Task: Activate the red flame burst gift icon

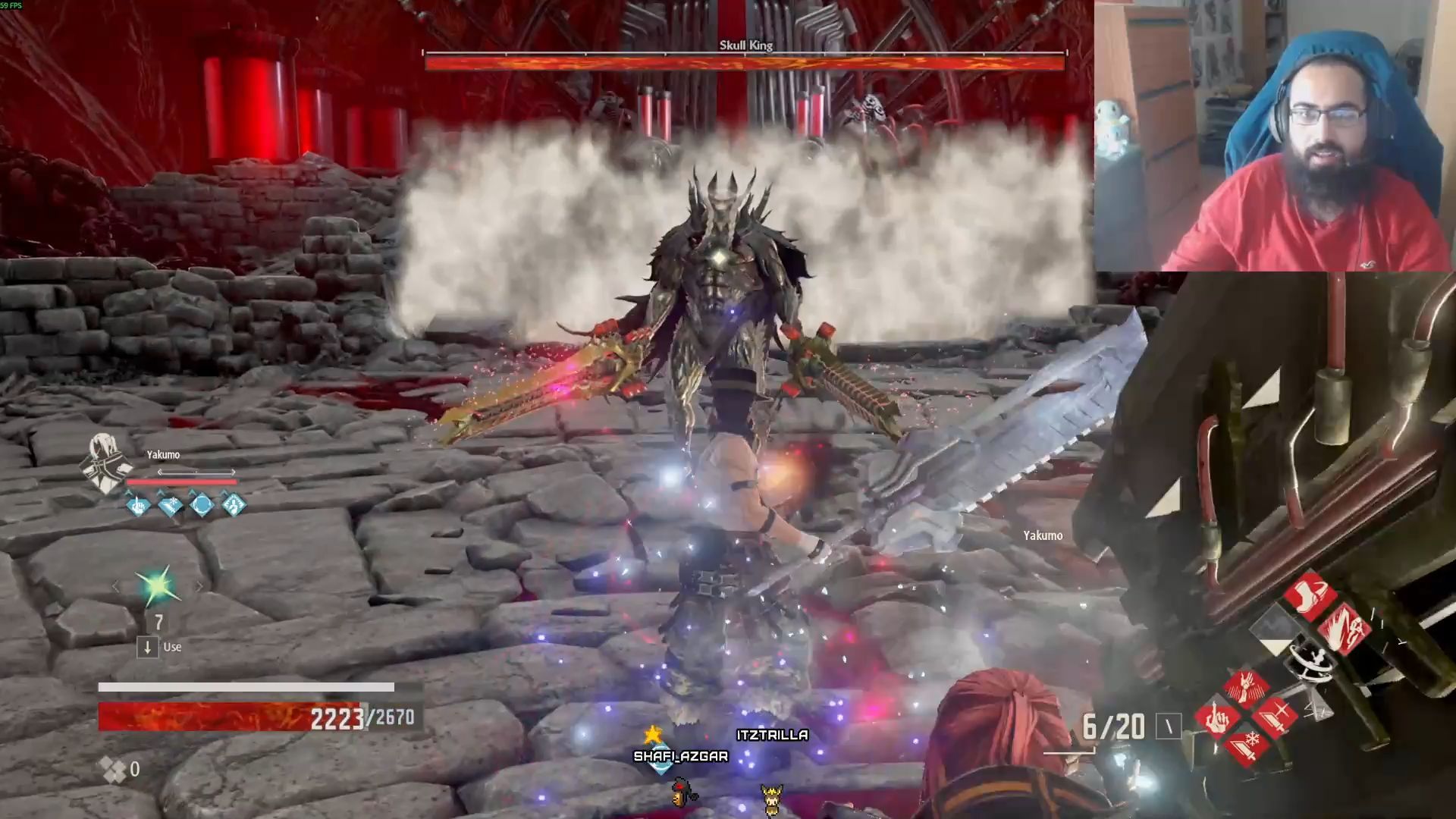Action: [x=1344, y=629]
